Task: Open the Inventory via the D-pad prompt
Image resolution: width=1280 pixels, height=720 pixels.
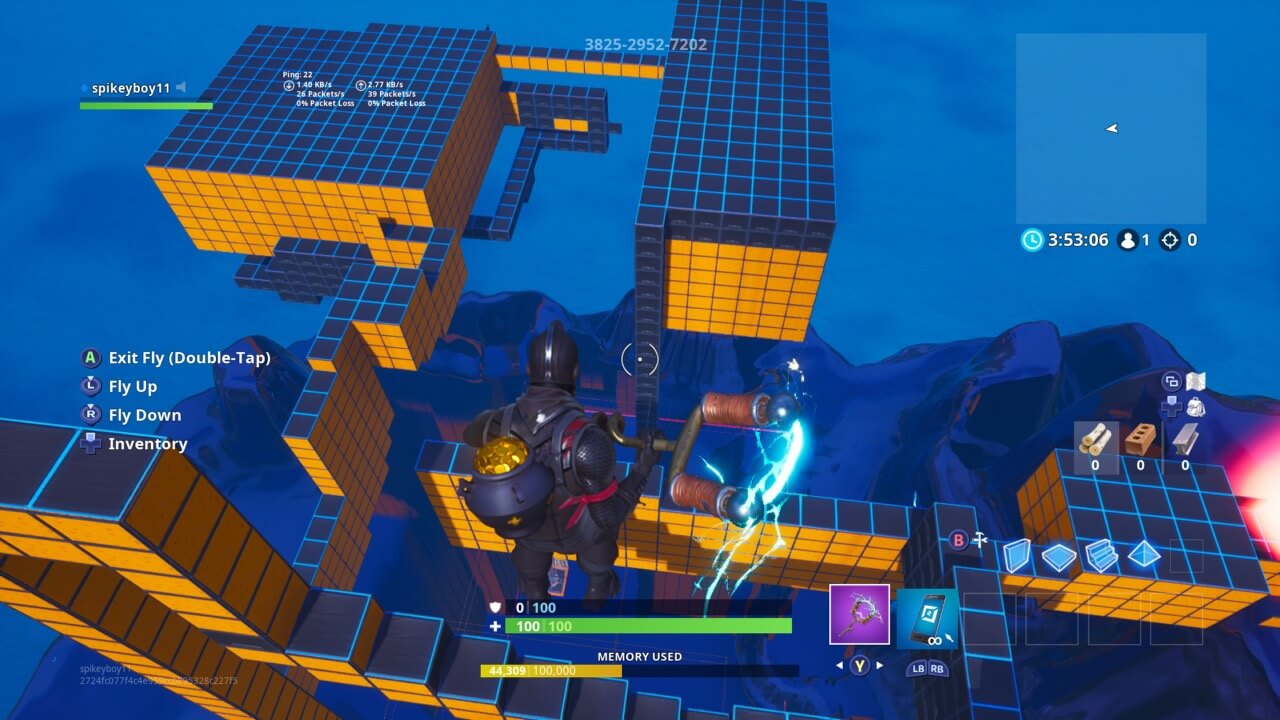Action: click(x=90, y=444)
